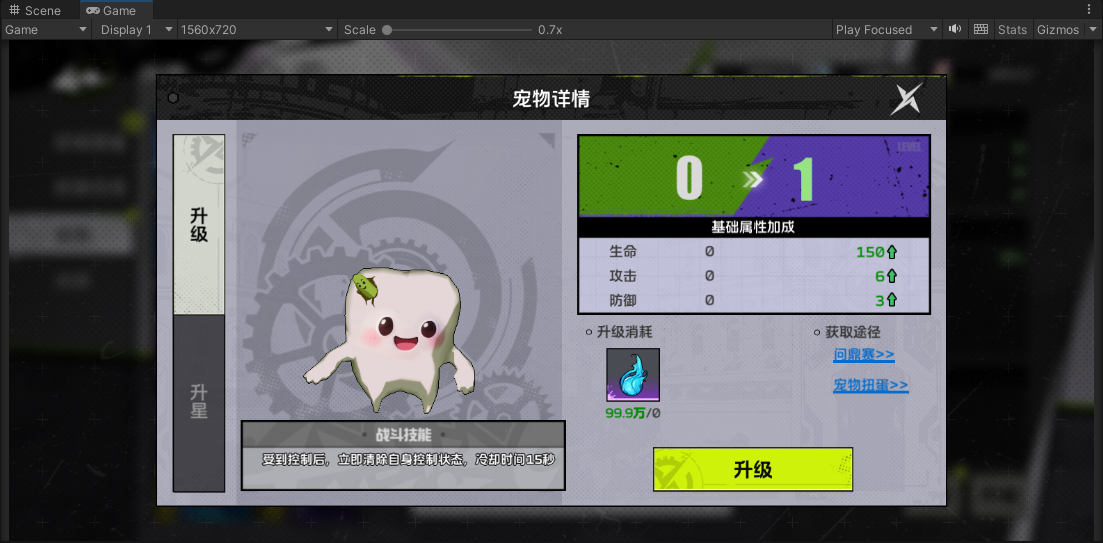Open the Play Focused dropdown
Viewport: 1103px width, 543px height.
click(x=887, y=30)
